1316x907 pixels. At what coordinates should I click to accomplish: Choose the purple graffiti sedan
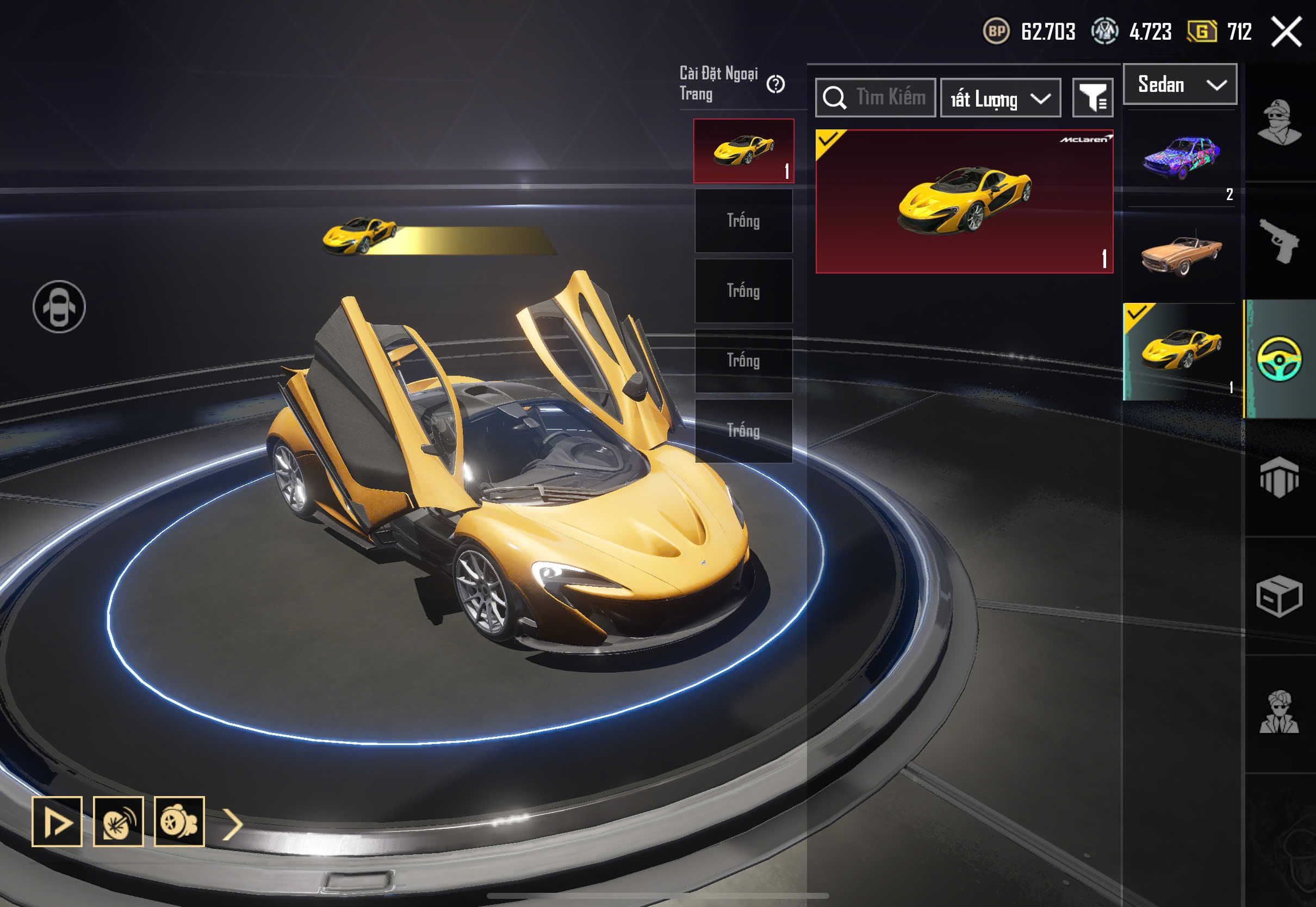pyautogui.click(x=1181, y=157)
